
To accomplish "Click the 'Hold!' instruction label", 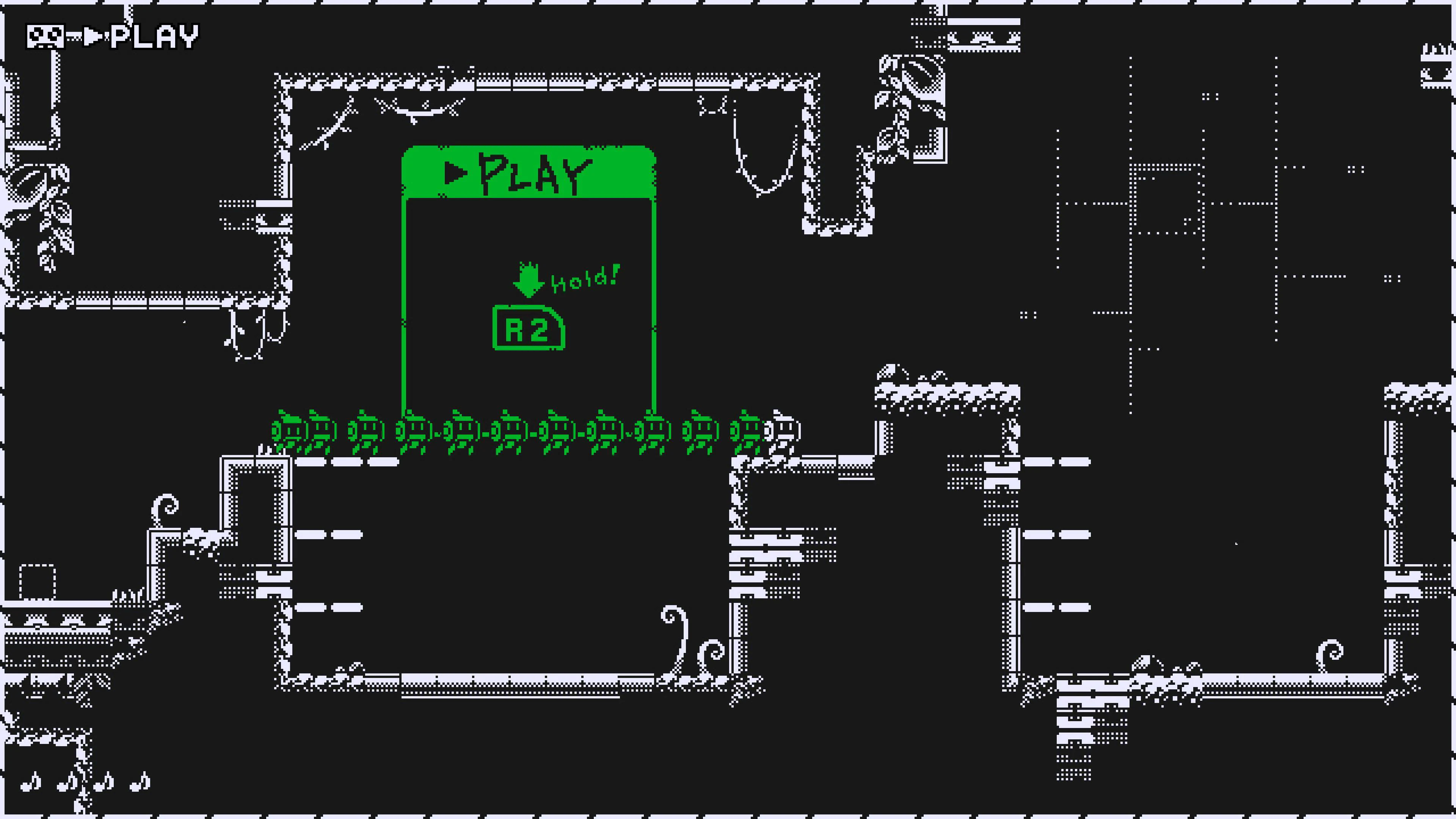I will [x=585, y=278].
